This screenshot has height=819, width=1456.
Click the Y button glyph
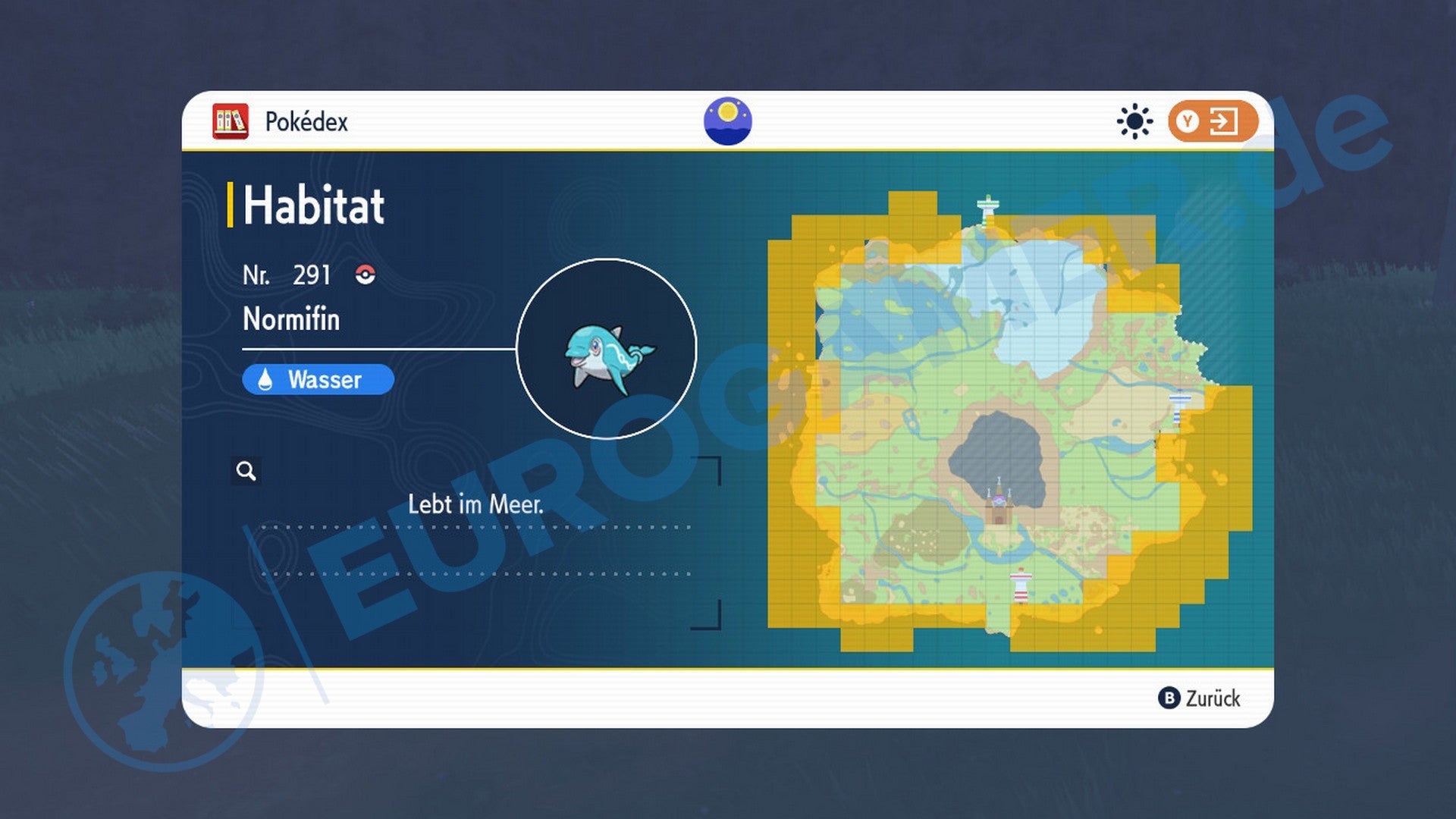coord(1189,121)
